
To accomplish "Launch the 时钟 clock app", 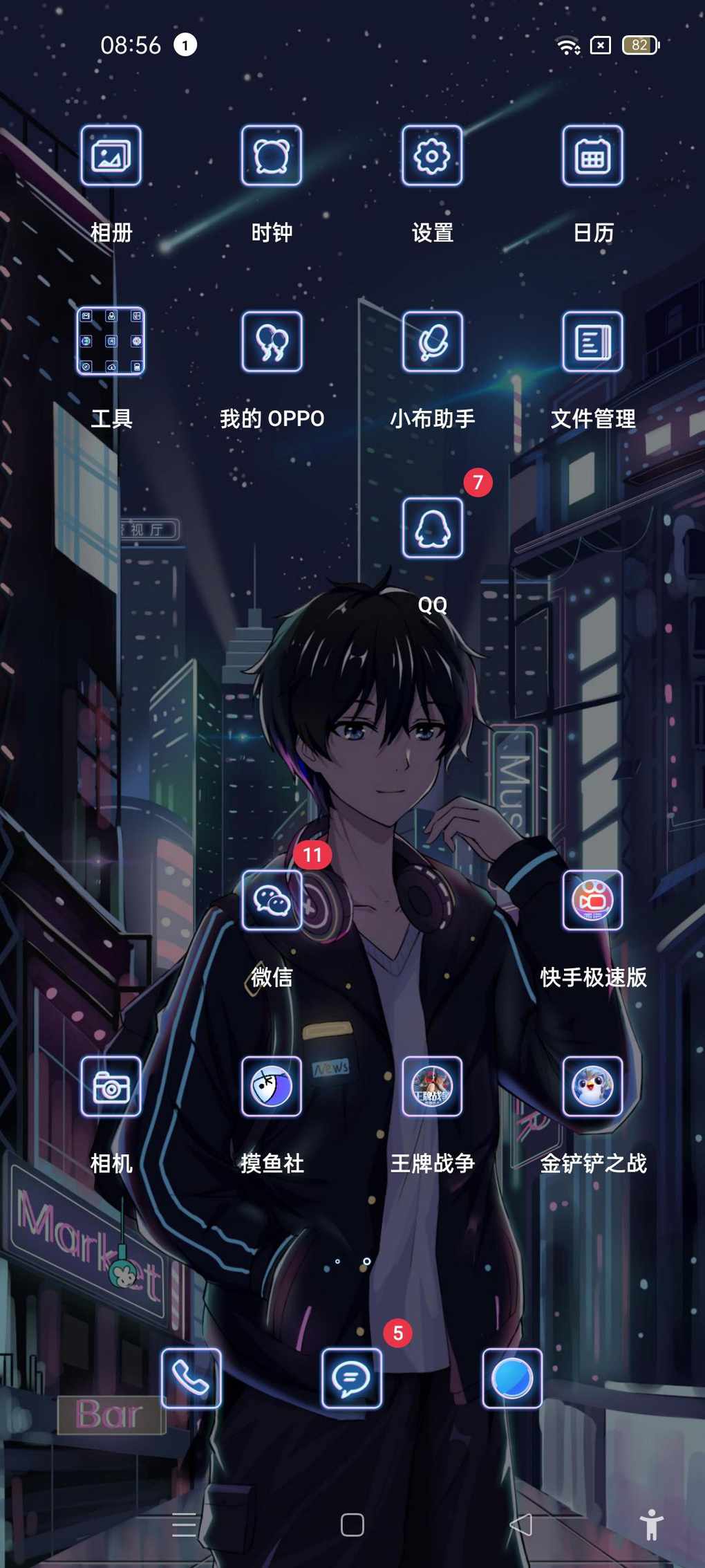I will coord(272,156).
